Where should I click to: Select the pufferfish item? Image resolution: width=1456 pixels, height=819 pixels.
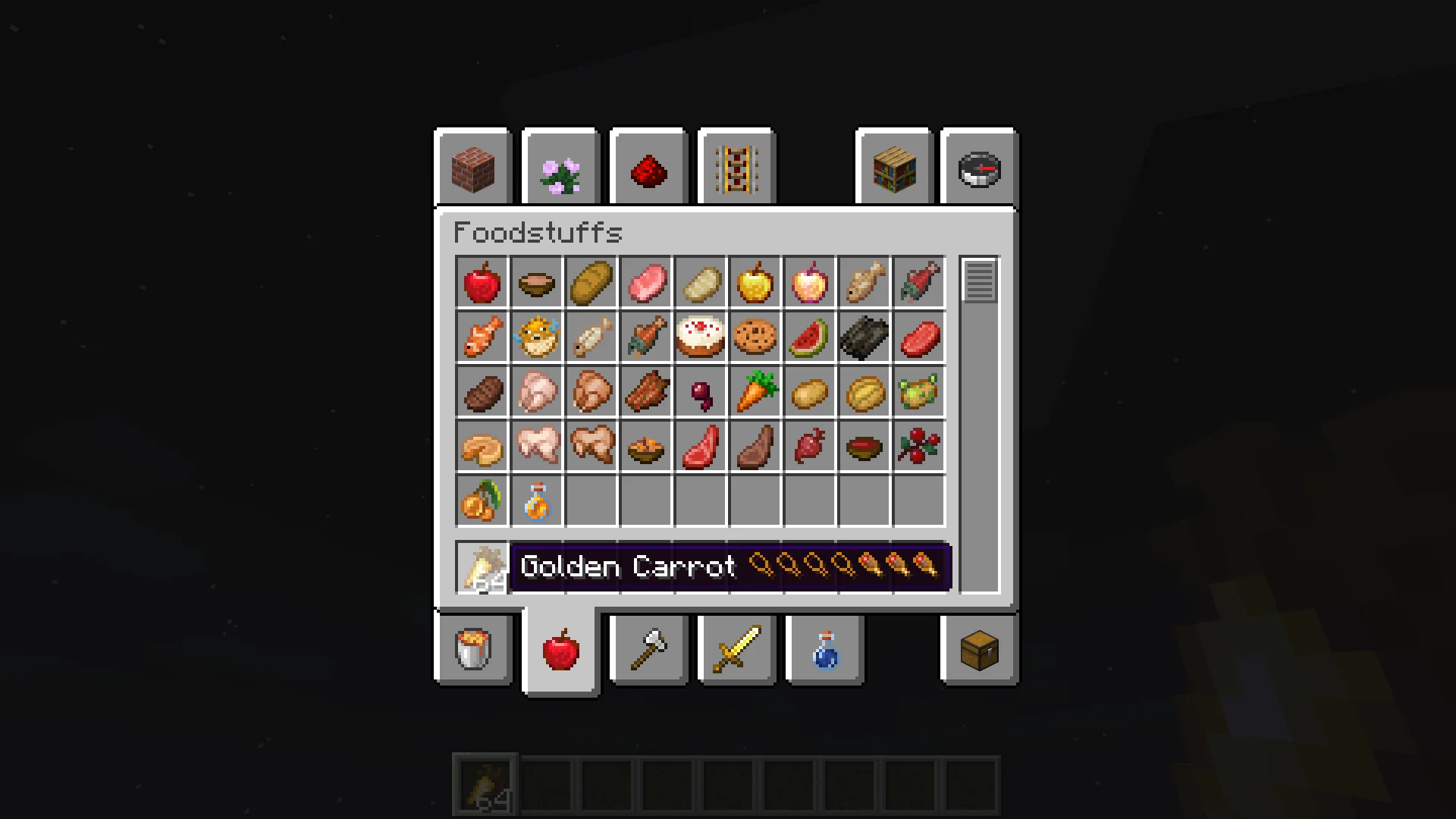pos(537,337)
